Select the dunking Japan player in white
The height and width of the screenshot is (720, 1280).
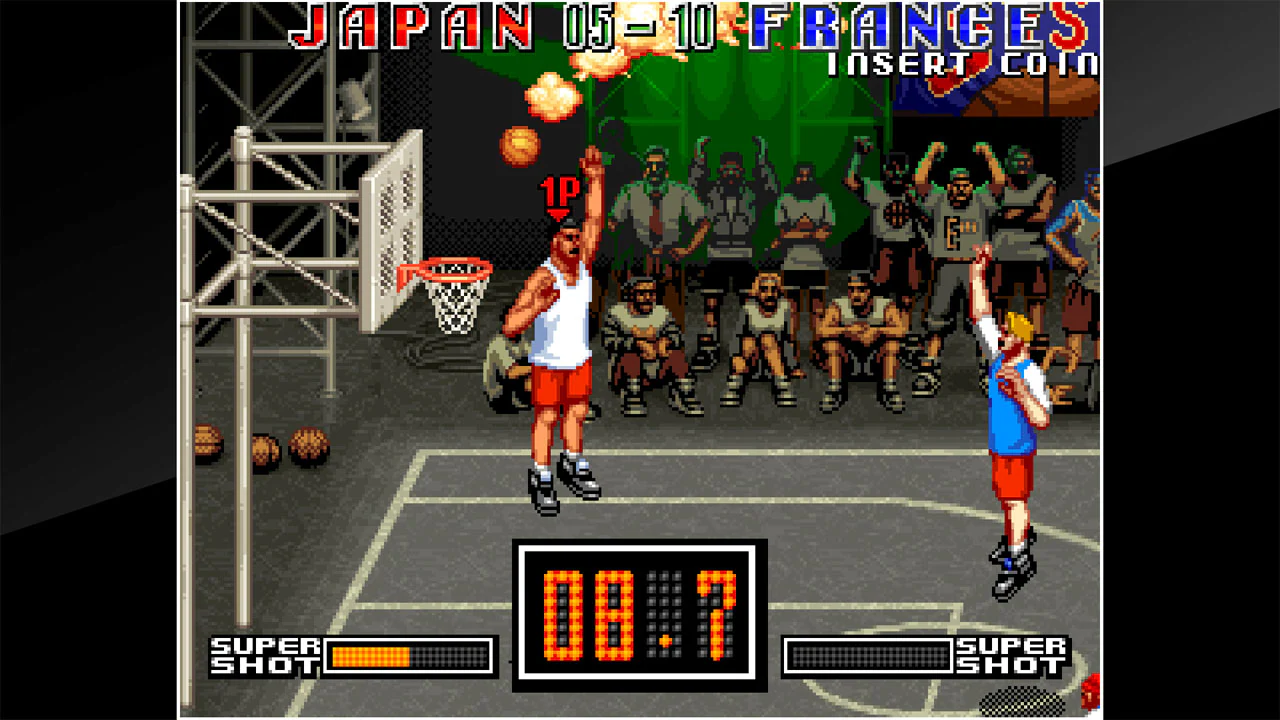click(x=560, y=330)
